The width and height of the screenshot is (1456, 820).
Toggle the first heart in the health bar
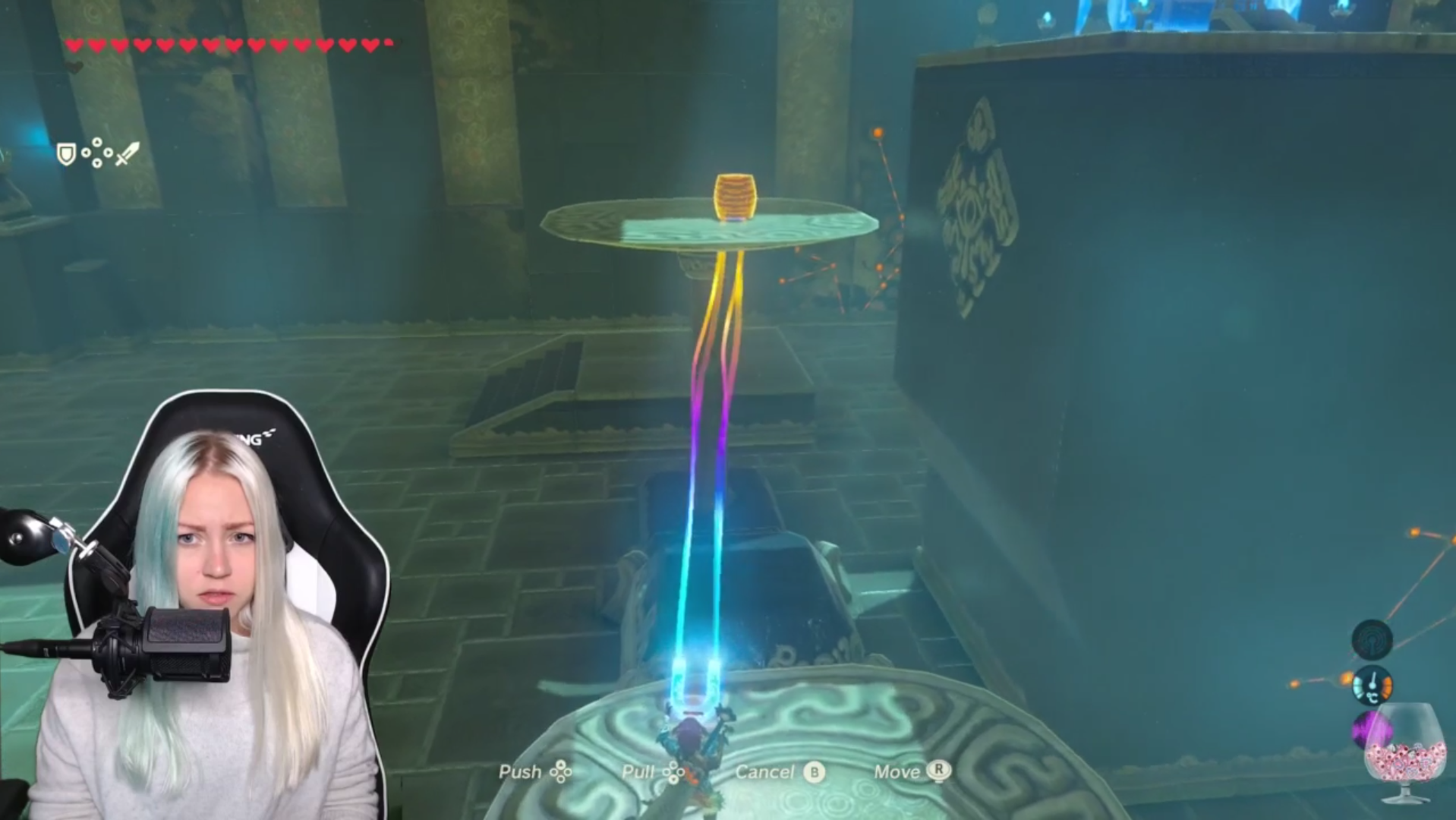coord(74,44)
